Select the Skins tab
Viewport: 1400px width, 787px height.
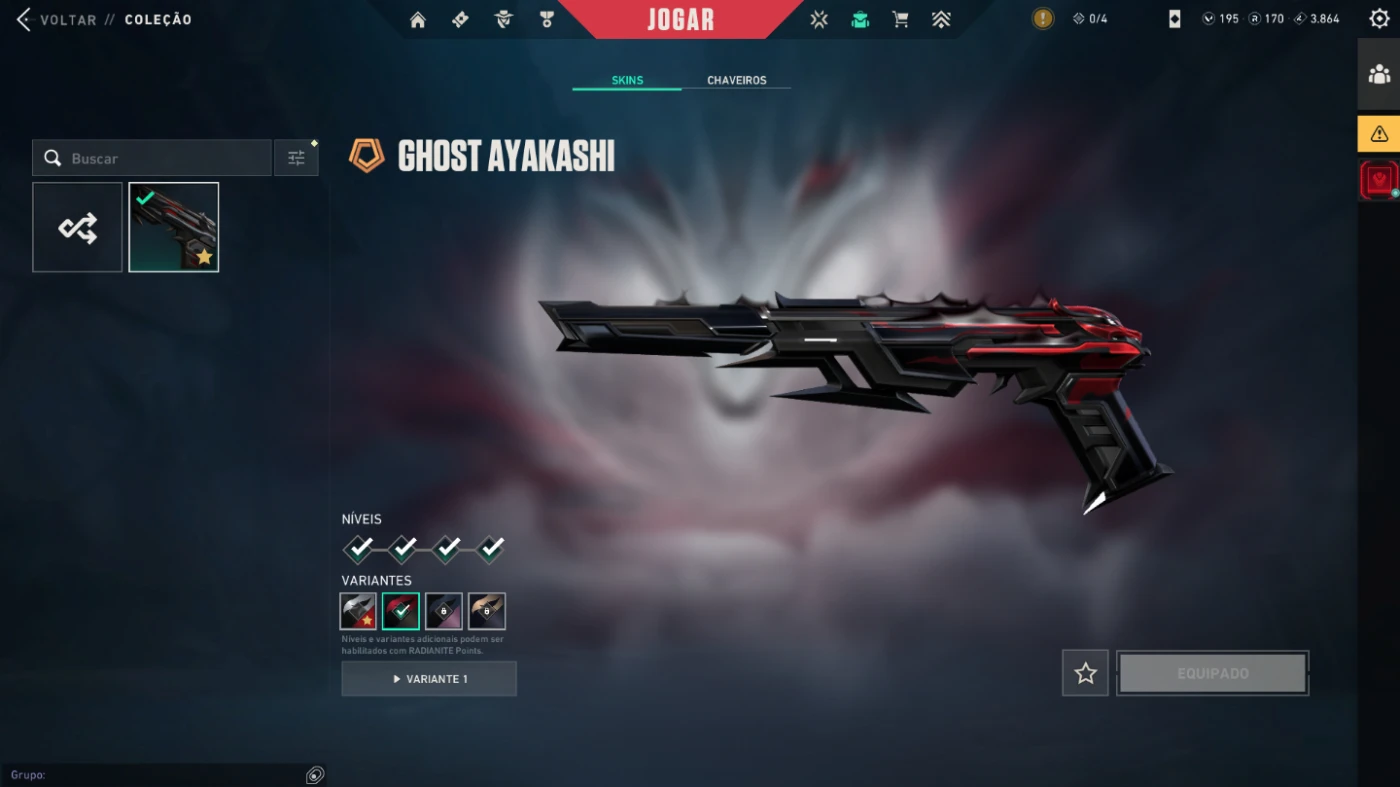[x=627, y=80]
